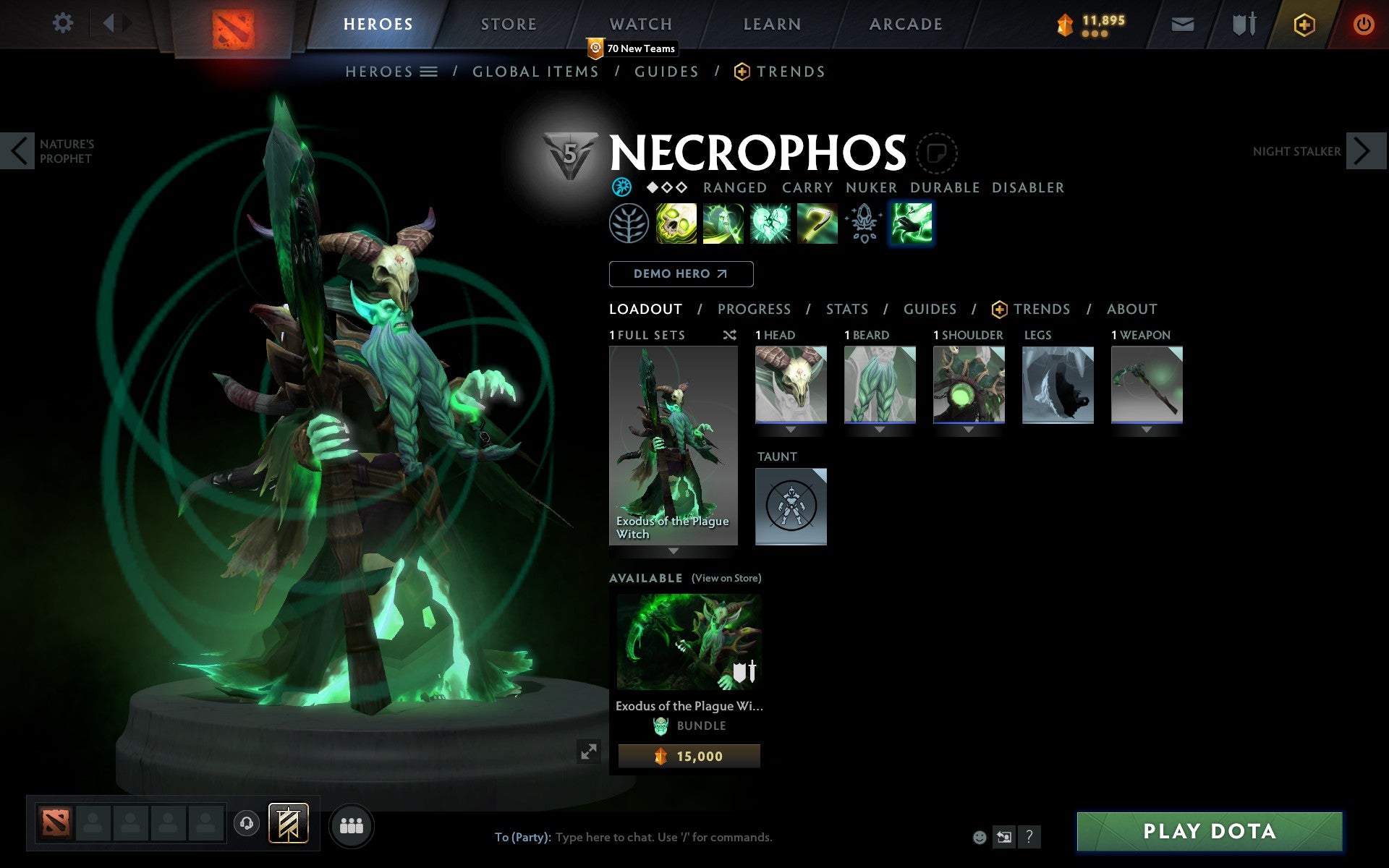The width and height of the screenshot is (1389, 868).
Task: Select the Heartstopper Aura ability icon
Action: click(x=770, y=224)
